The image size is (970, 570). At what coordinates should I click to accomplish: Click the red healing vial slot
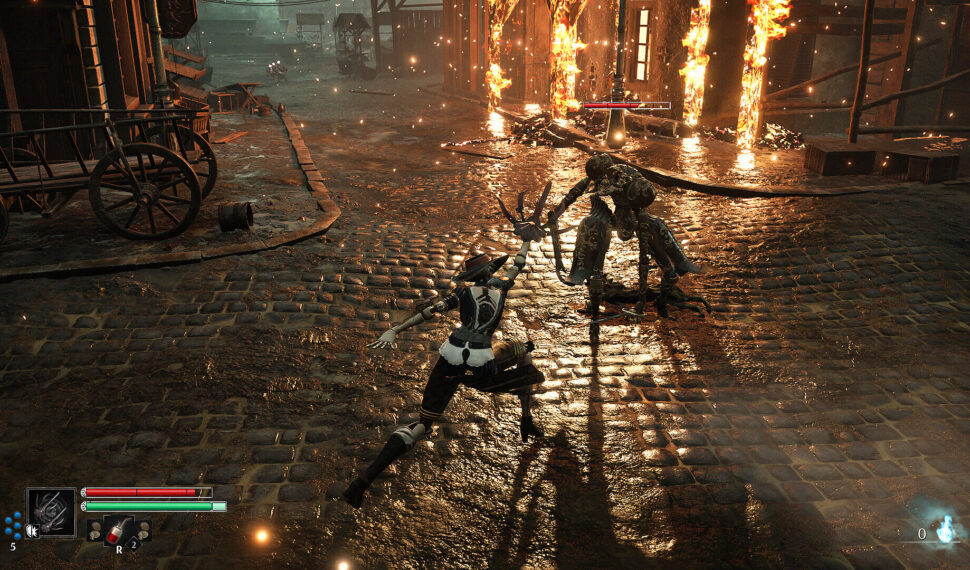click(118, 530)
